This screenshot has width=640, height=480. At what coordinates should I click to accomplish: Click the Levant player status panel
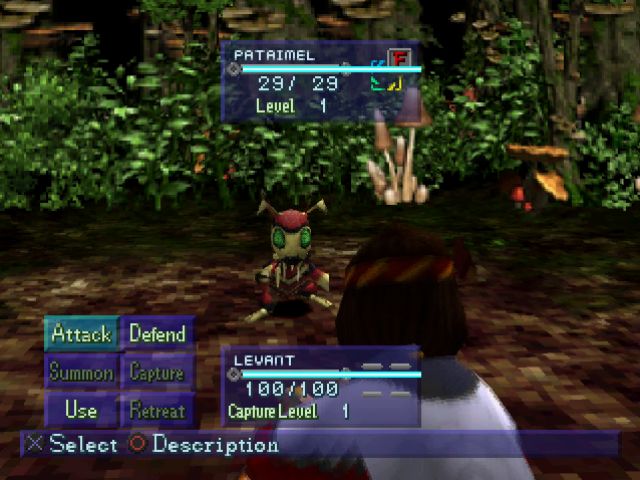320,387
